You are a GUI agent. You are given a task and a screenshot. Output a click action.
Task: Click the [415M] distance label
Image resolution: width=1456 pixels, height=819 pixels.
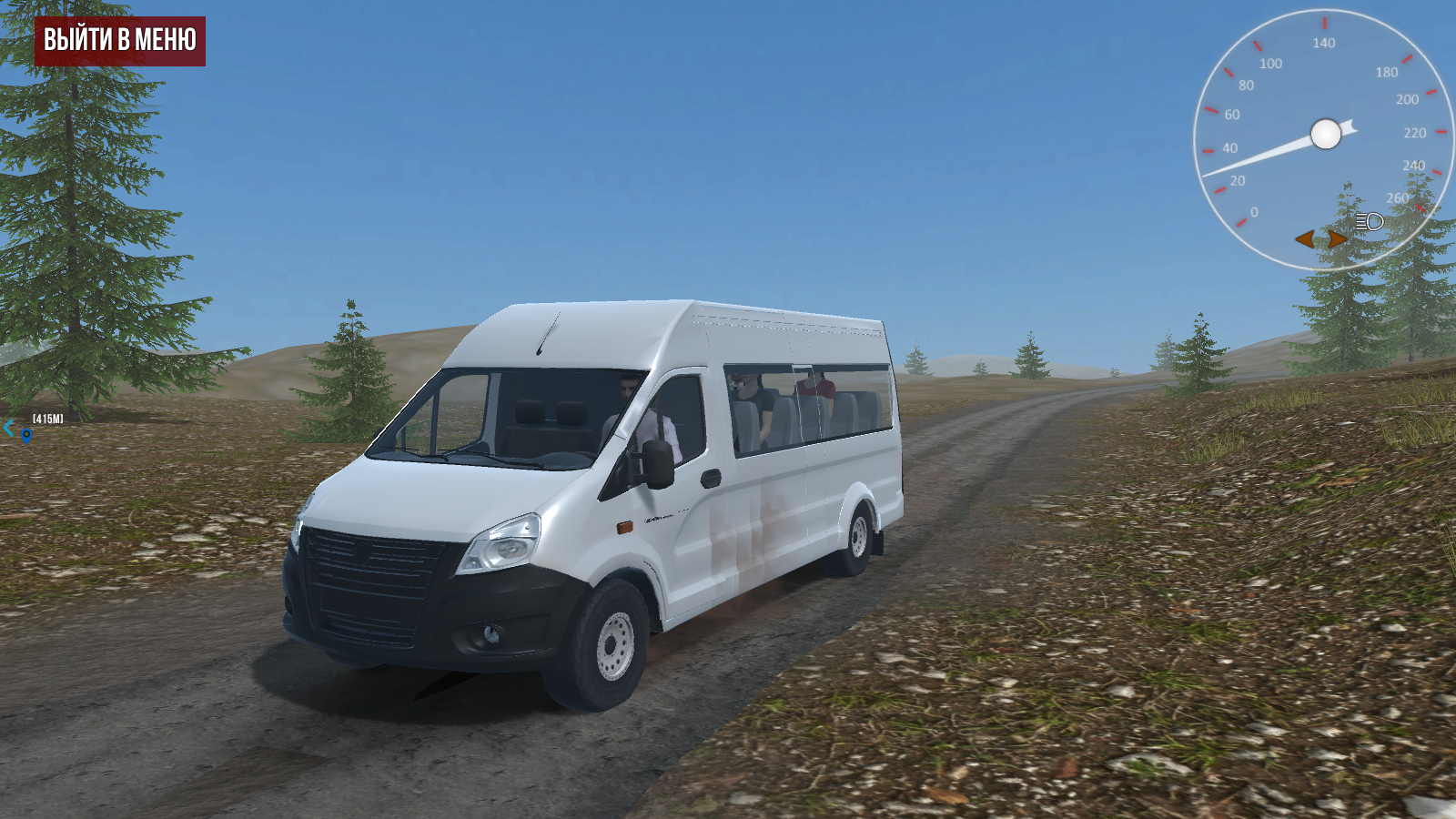click(x=47, y=418)
